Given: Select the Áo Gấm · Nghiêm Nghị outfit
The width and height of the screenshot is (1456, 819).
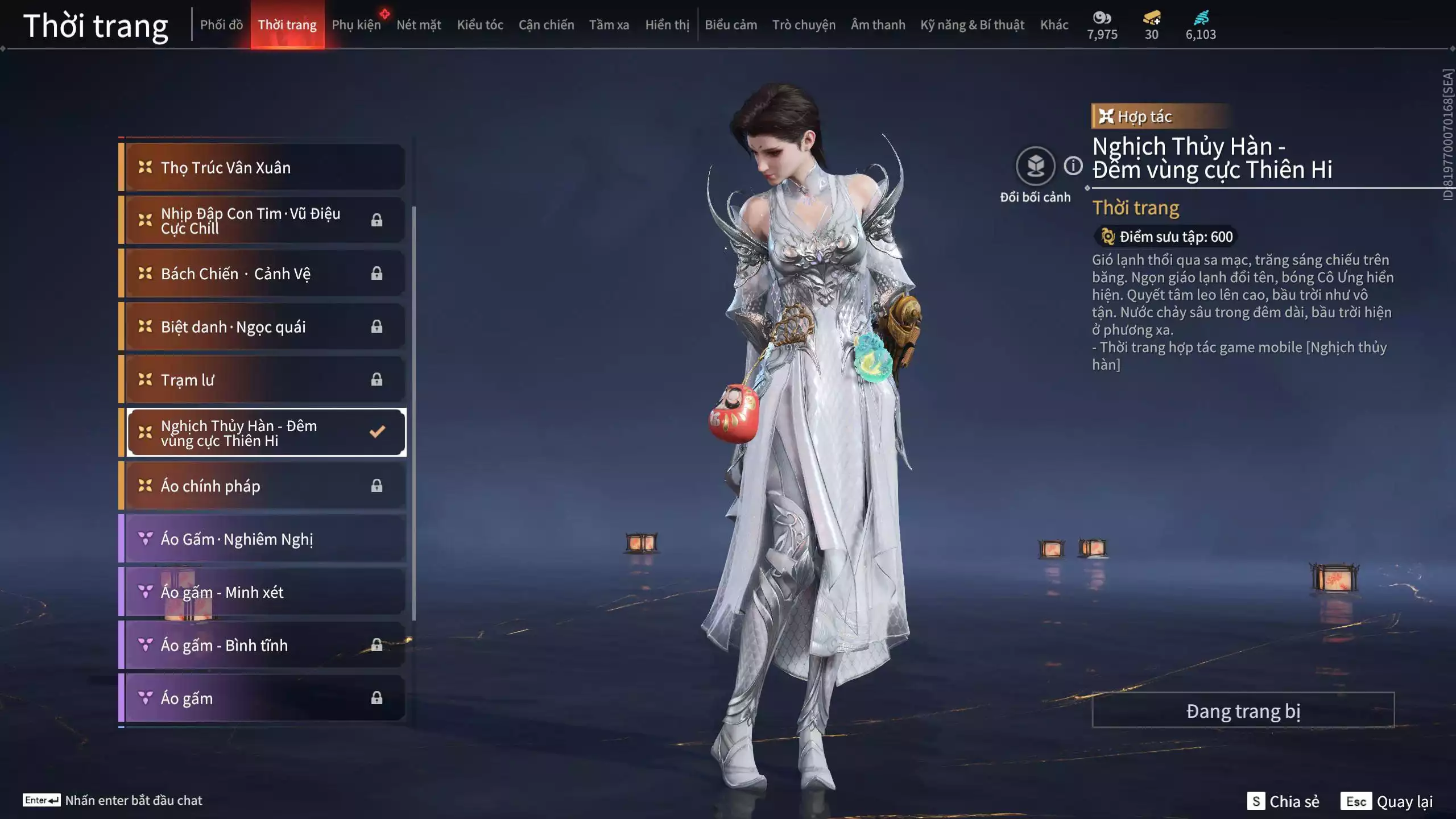Looking at the screenshot, I should (264, 539).
